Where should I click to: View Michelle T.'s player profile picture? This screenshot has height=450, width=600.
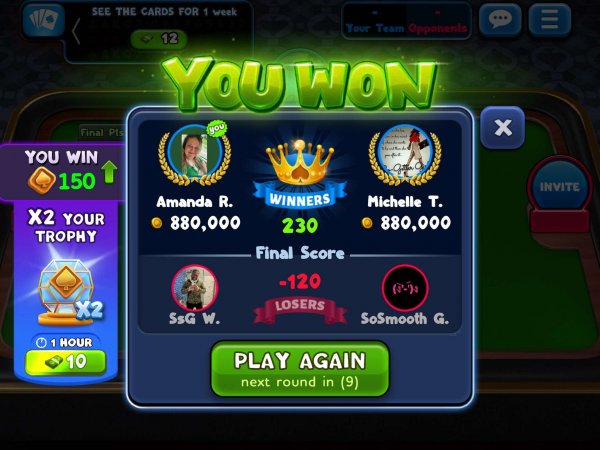pyautogui.click(x=404, y=153)
